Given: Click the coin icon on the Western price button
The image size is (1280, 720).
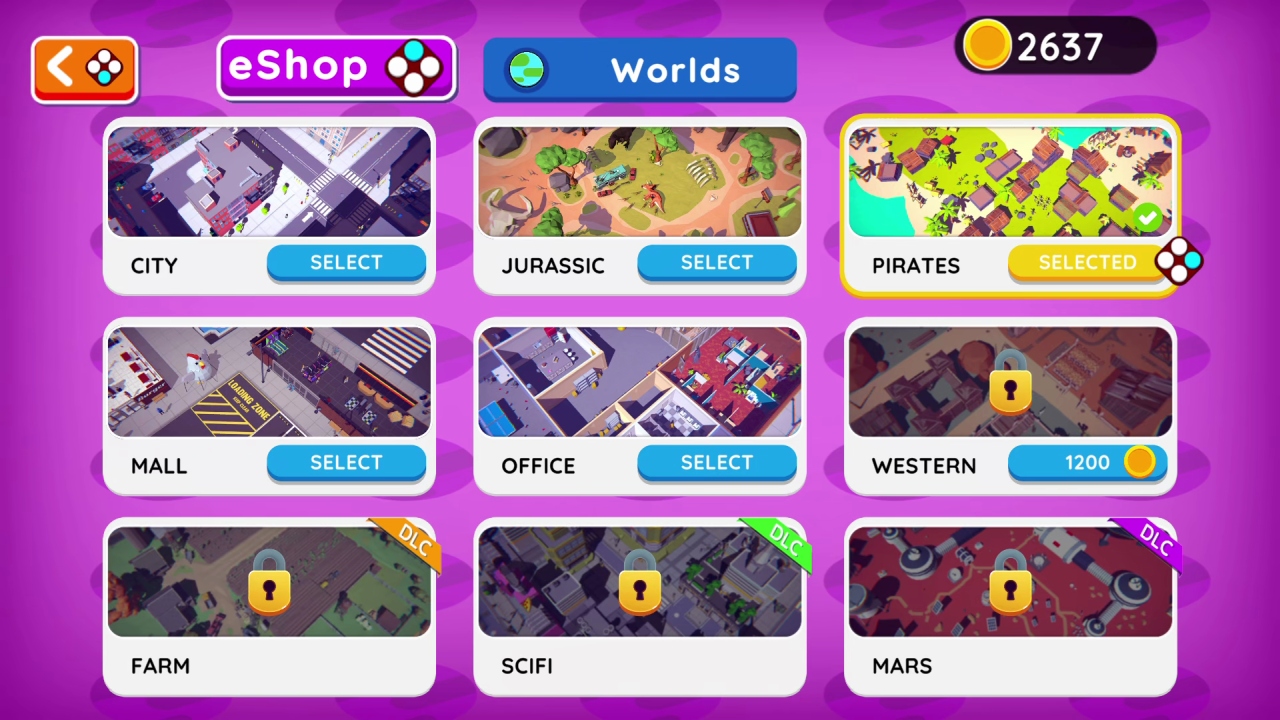Looking at the screenshot, I should tap(1140, 462).
